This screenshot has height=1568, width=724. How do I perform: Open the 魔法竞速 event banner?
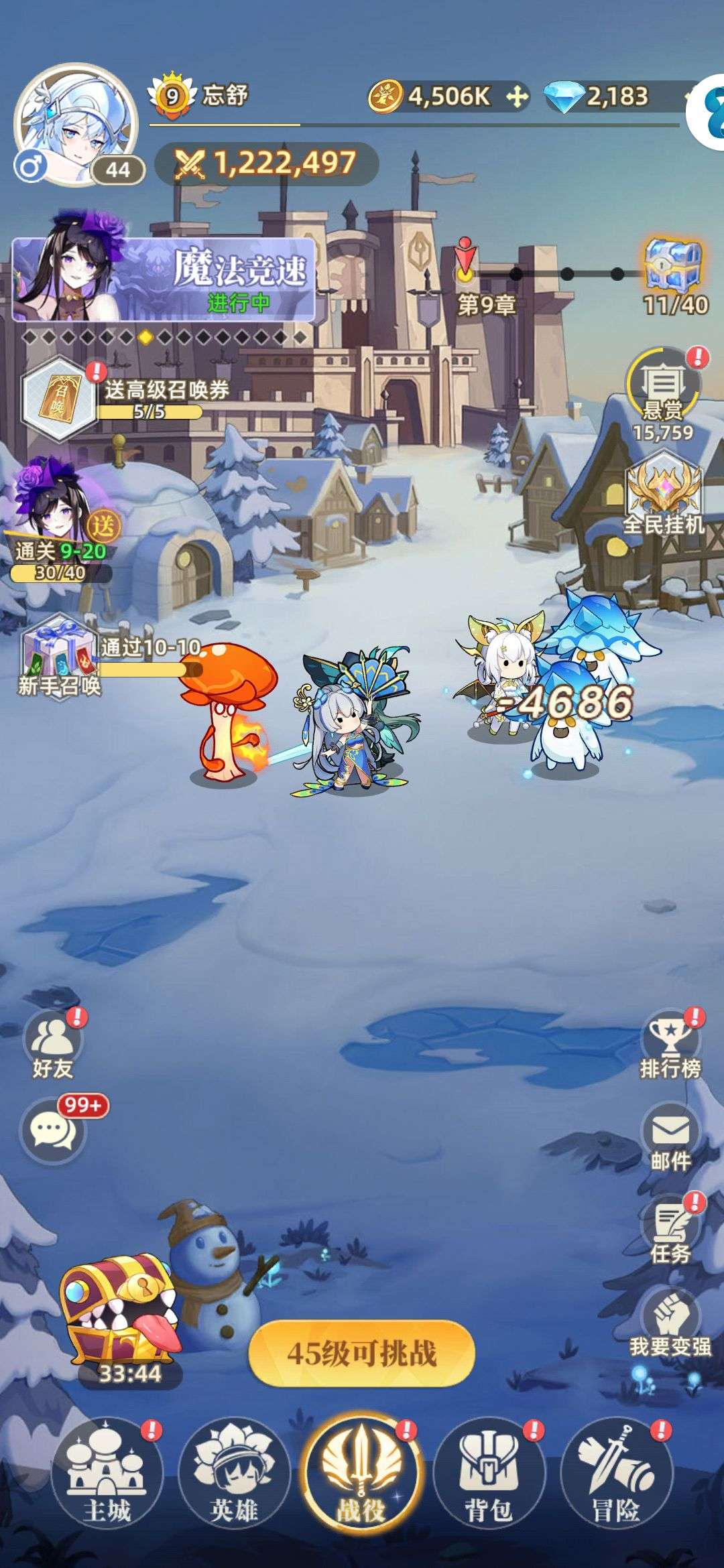click(x=164, y=280)
